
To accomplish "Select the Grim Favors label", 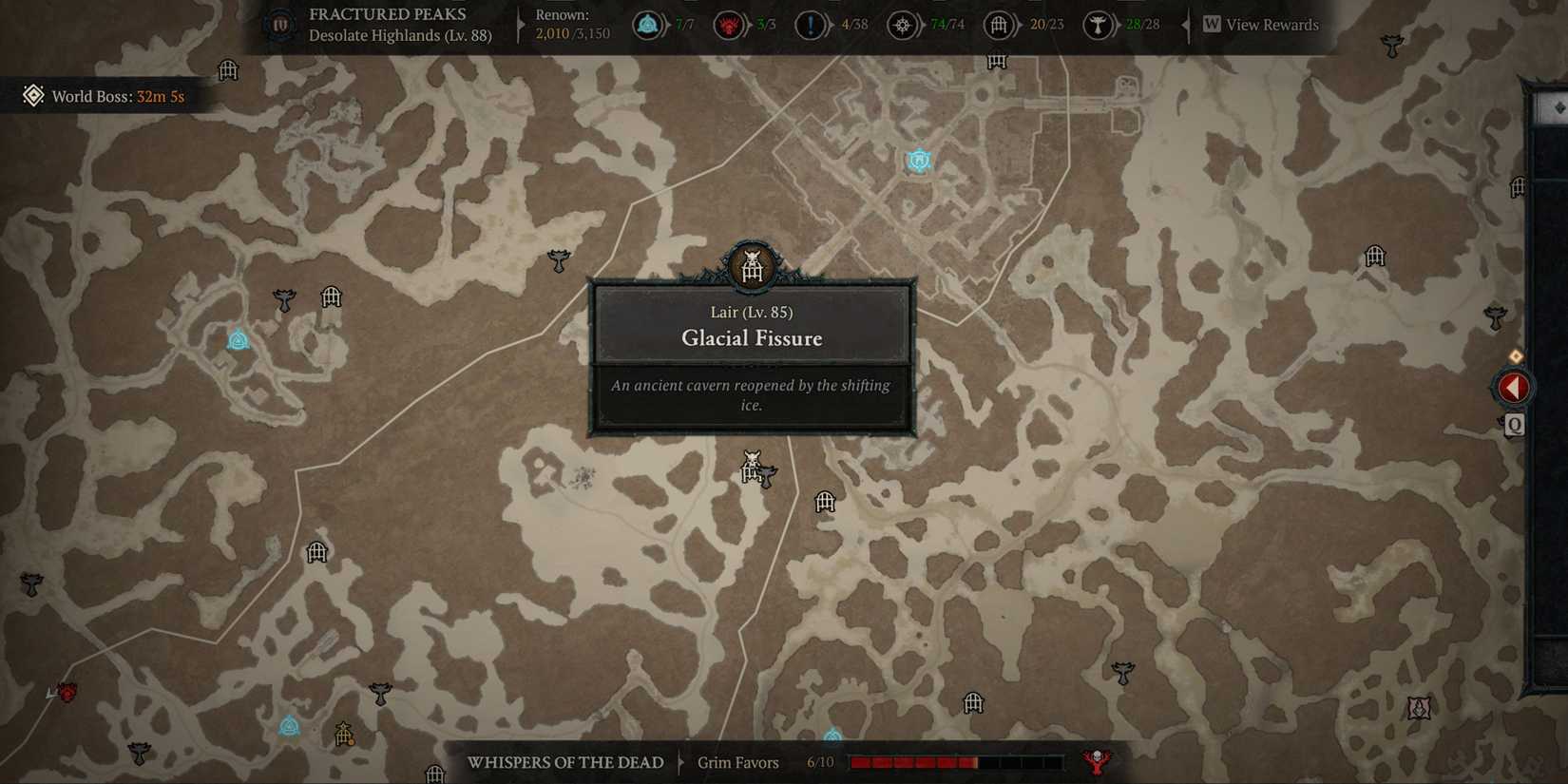I will click(x=738, y=762).
